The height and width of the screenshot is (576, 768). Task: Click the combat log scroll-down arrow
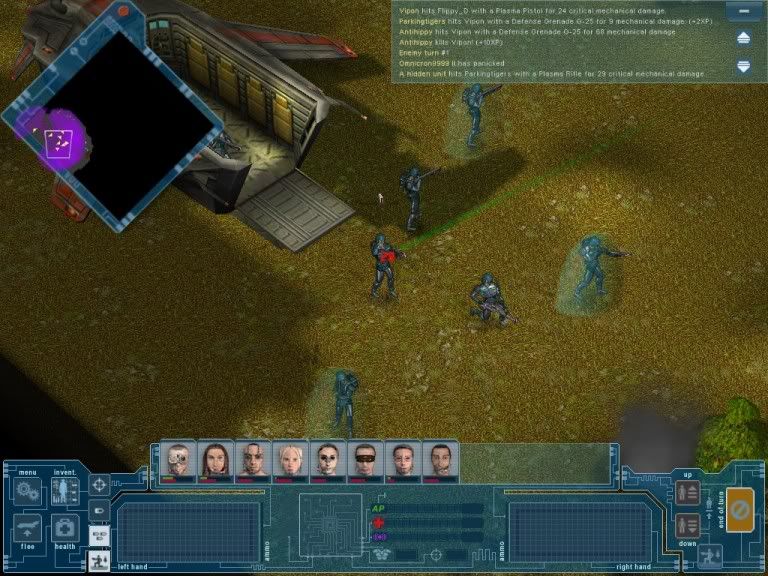[x=743, y=67]
